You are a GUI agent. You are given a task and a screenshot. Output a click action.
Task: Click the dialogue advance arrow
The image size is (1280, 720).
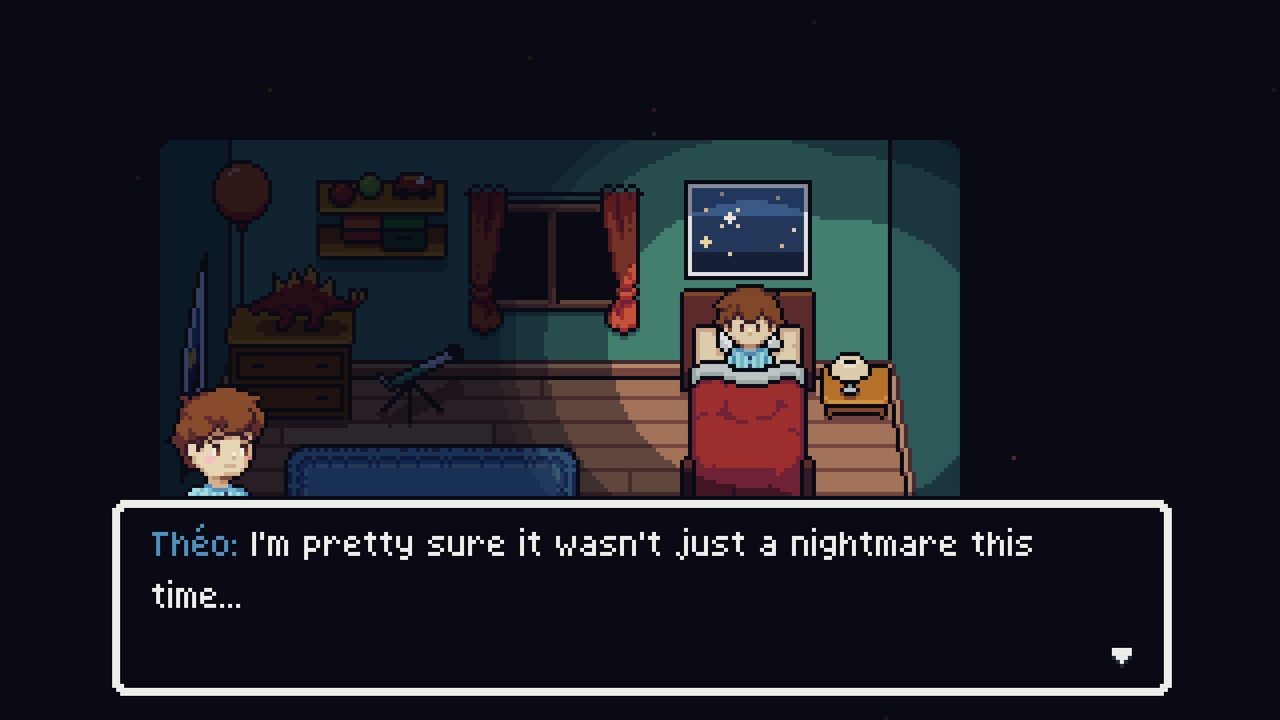click(x=1122, y=655)
